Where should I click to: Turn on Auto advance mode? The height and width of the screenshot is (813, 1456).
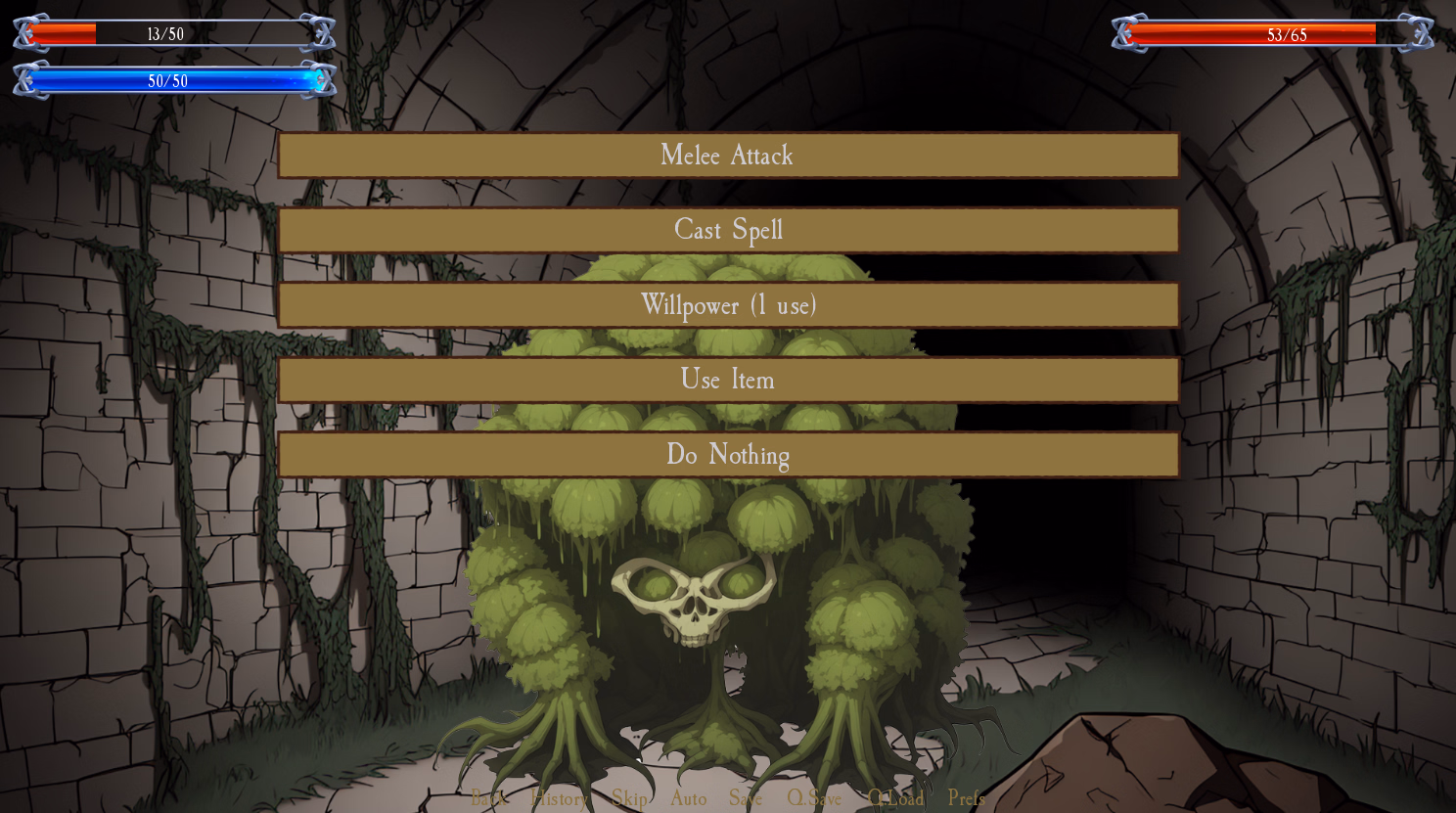[689, 799]
